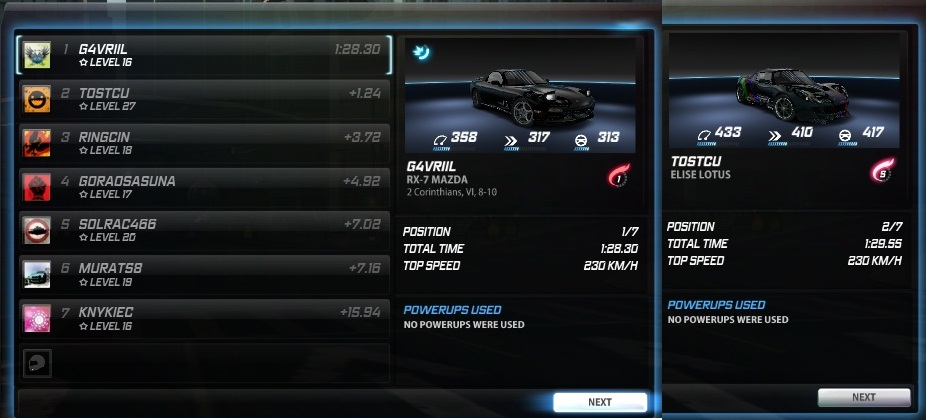Pick SOLRAC466 from the race results
Viewport: 927px width, 420px height.
click(x=205, y=230)
